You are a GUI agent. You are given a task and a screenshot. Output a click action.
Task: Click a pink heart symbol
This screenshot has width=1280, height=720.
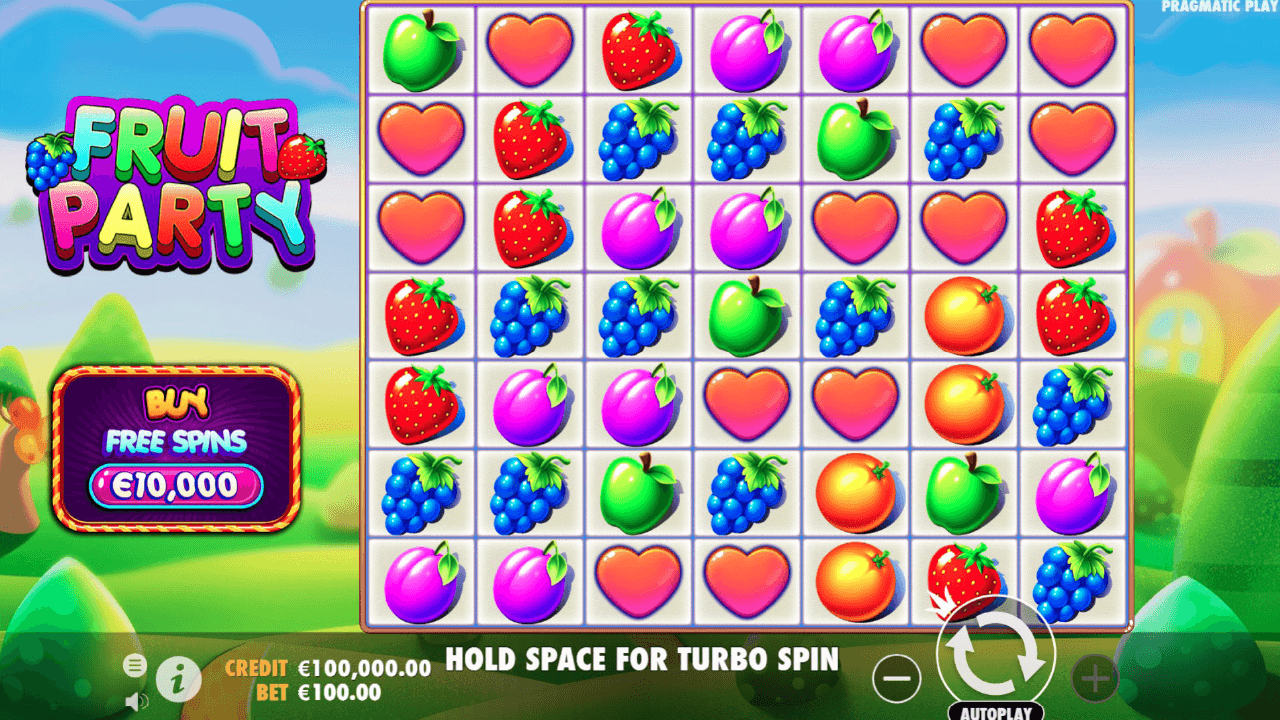point(529,48)
